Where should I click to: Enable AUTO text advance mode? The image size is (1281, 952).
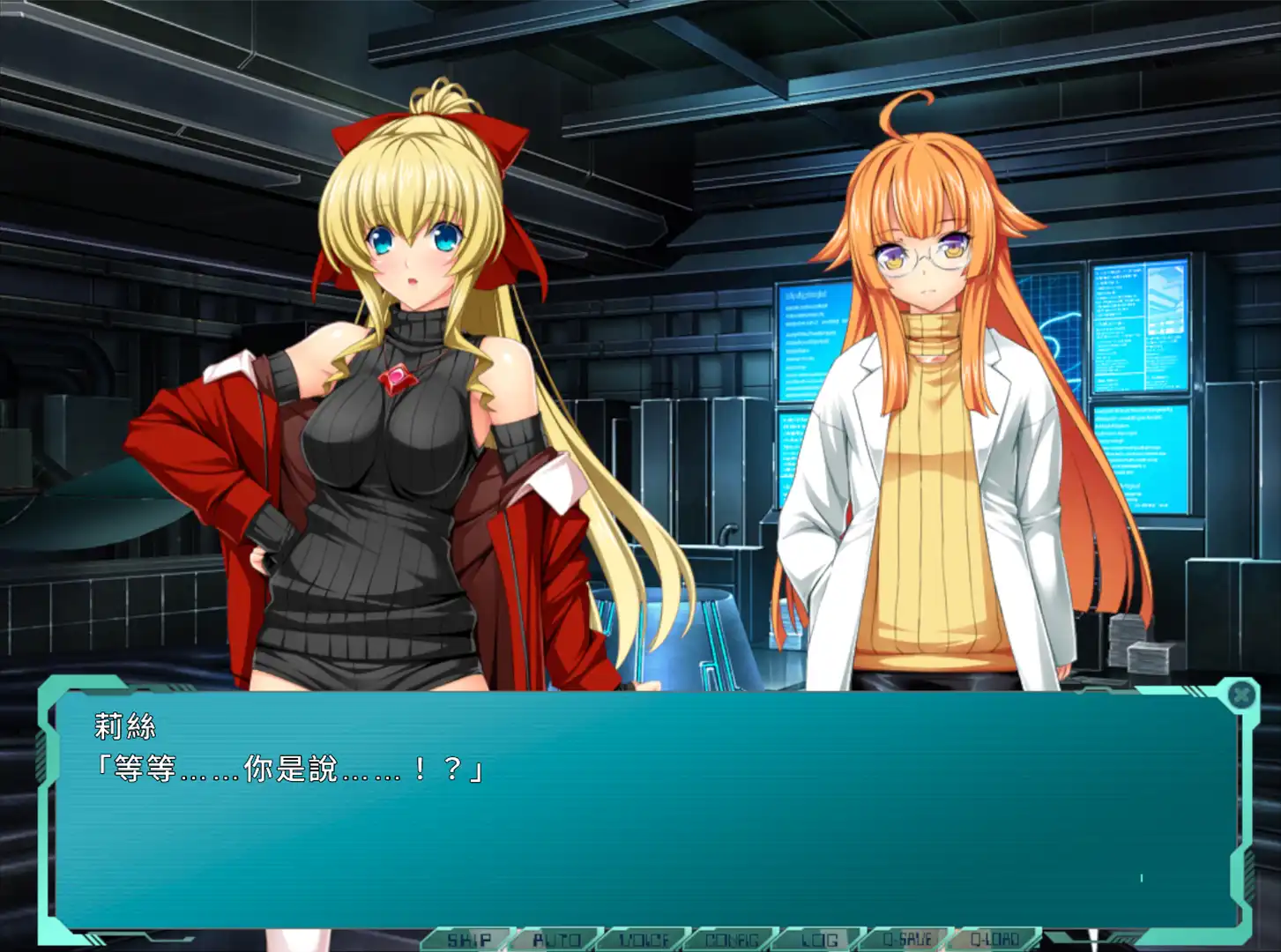point(556,940)
